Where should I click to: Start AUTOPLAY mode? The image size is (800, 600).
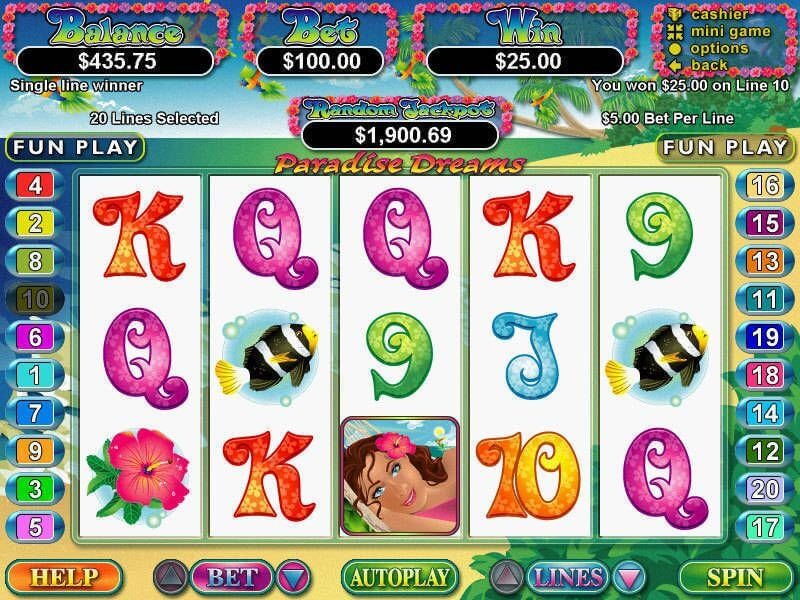coord(399,577)
